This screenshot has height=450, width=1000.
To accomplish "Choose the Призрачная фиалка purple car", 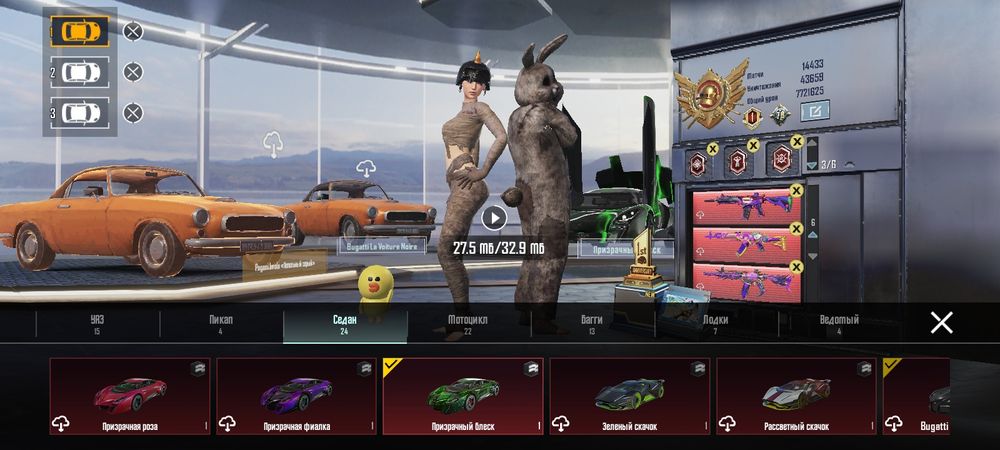I will click(x=296, y=396).
